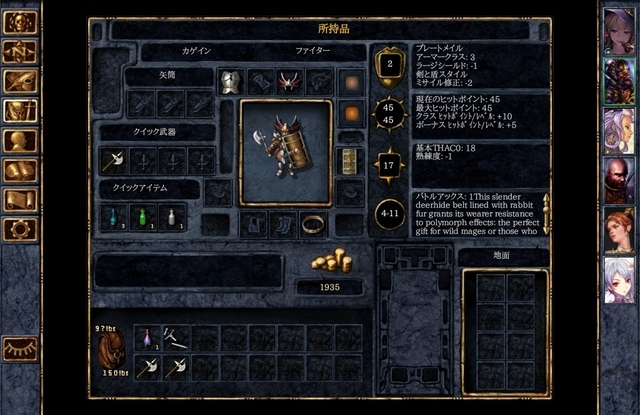Pick up the gold ring slot

312,223
